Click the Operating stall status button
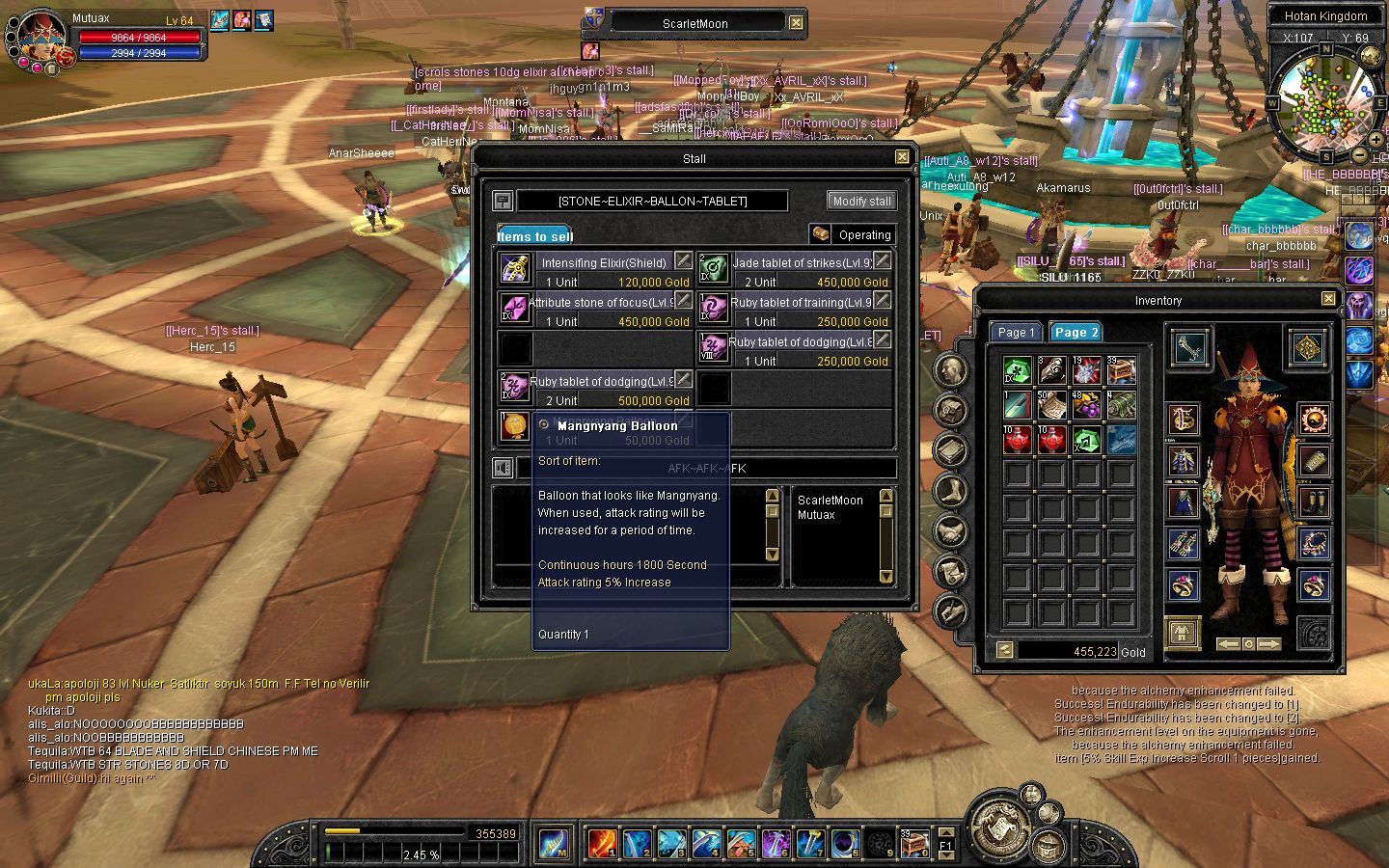Viewport: 1389px width, 868px height. click(852, 234)
